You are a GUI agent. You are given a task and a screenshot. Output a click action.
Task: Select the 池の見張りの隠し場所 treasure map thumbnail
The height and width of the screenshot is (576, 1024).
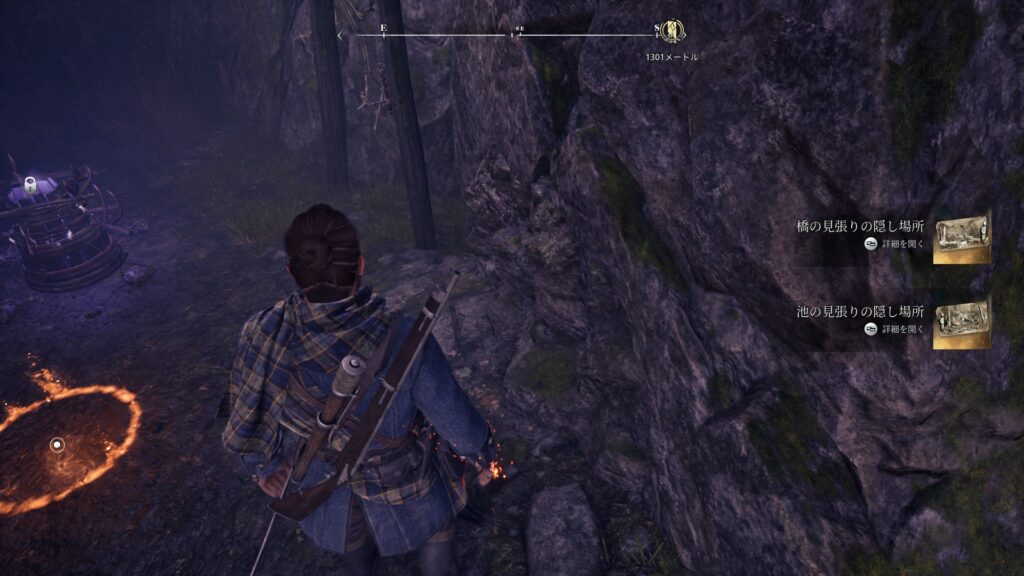[961, 321]
